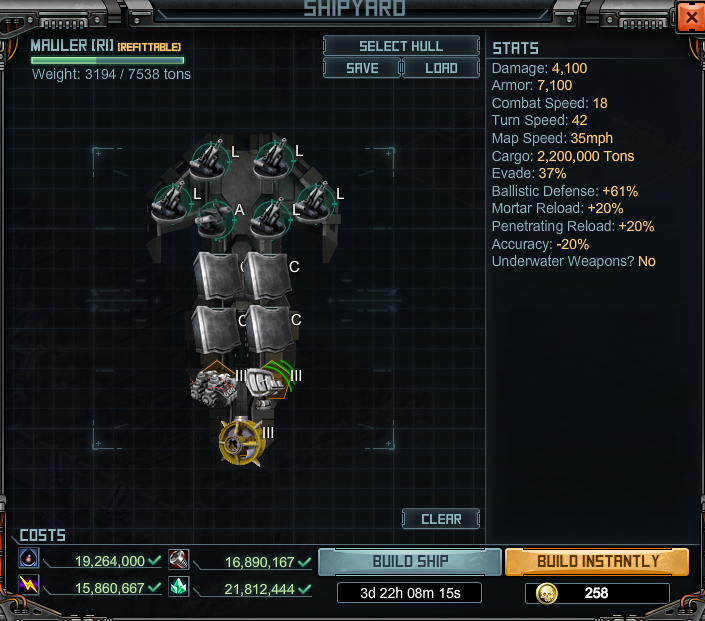
Task: Open the Select Hull menu
Action: 401,46
